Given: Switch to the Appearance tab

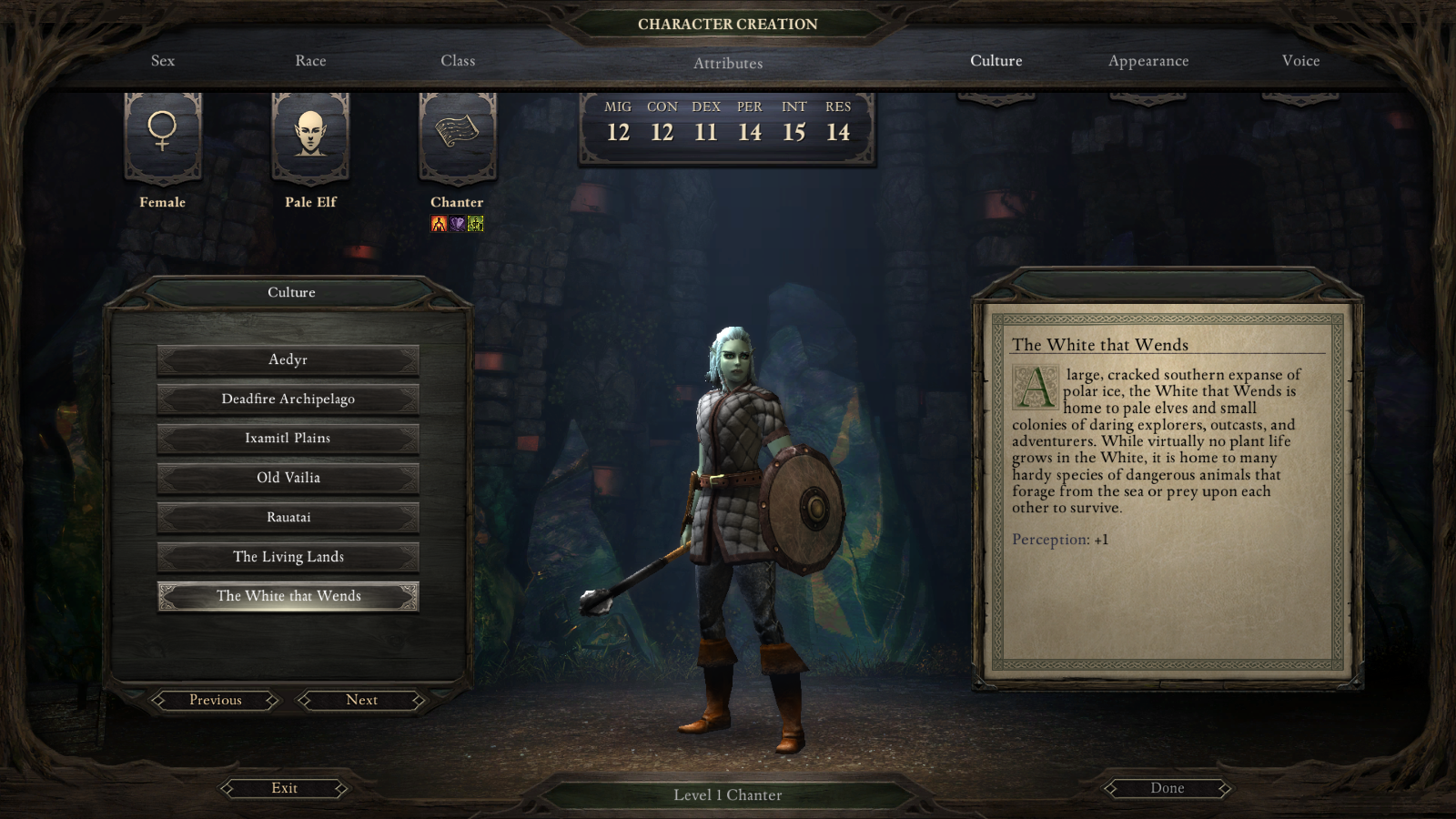Looking at the screenshot, I should click(x=1148, y=61).
